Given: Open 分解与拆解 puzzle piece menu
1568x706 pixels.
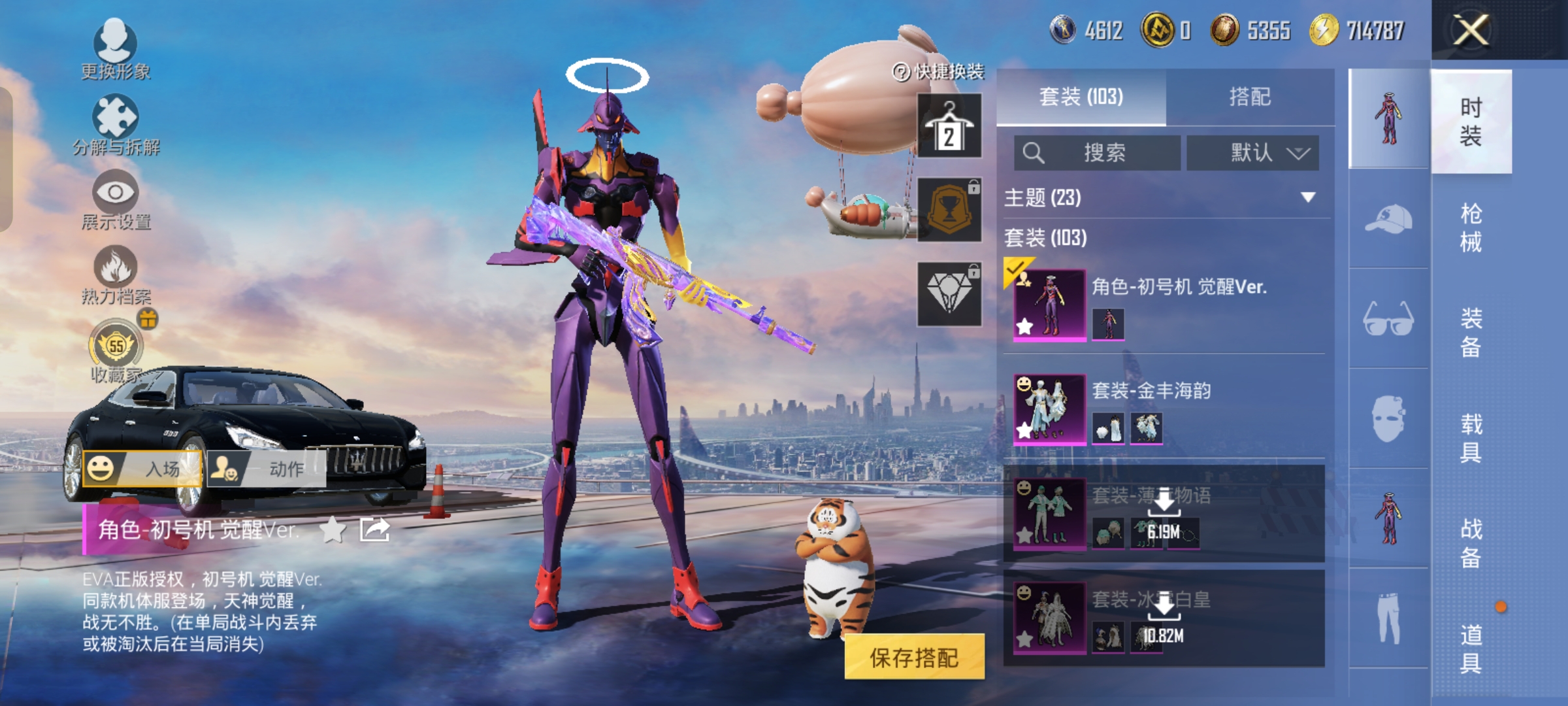Looking at the screenshot, I should coord(116,124).
